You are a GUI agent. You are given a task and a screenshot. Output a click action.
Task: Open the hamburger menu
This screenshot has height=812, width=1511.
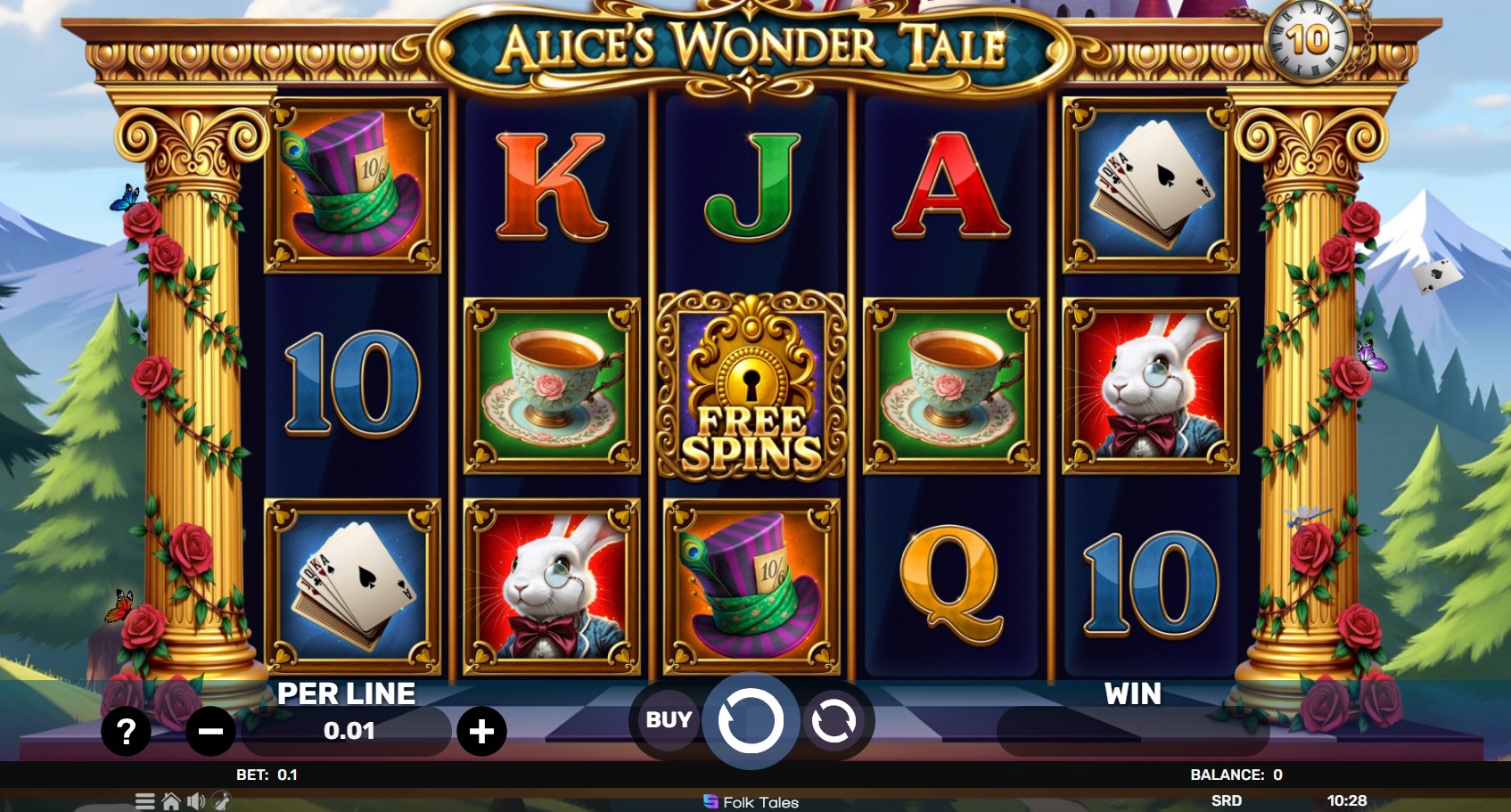(145, 801)
